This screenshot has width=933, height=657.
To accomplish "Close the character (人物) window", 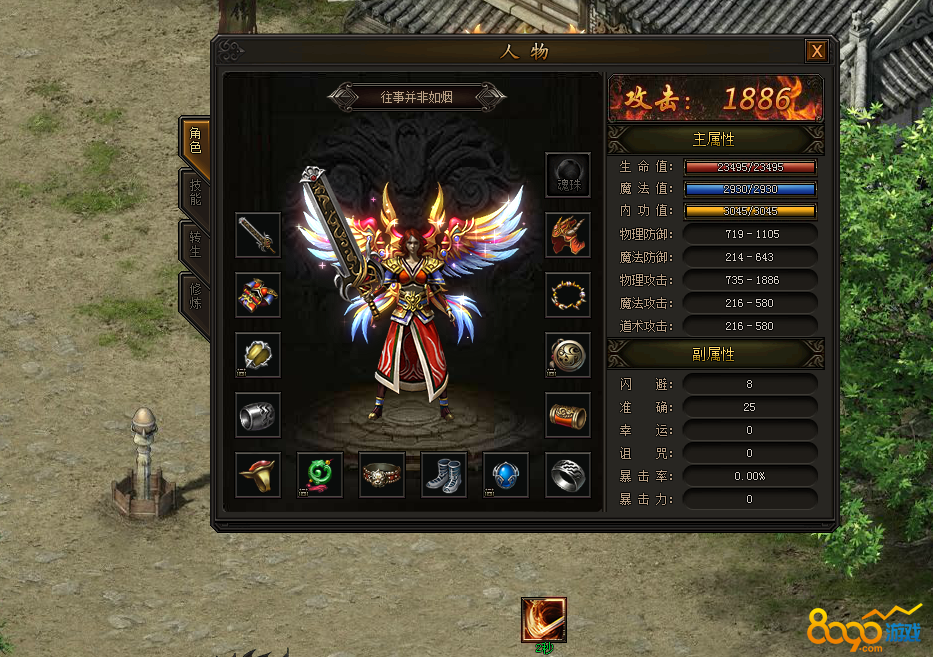I will (817, 51).
